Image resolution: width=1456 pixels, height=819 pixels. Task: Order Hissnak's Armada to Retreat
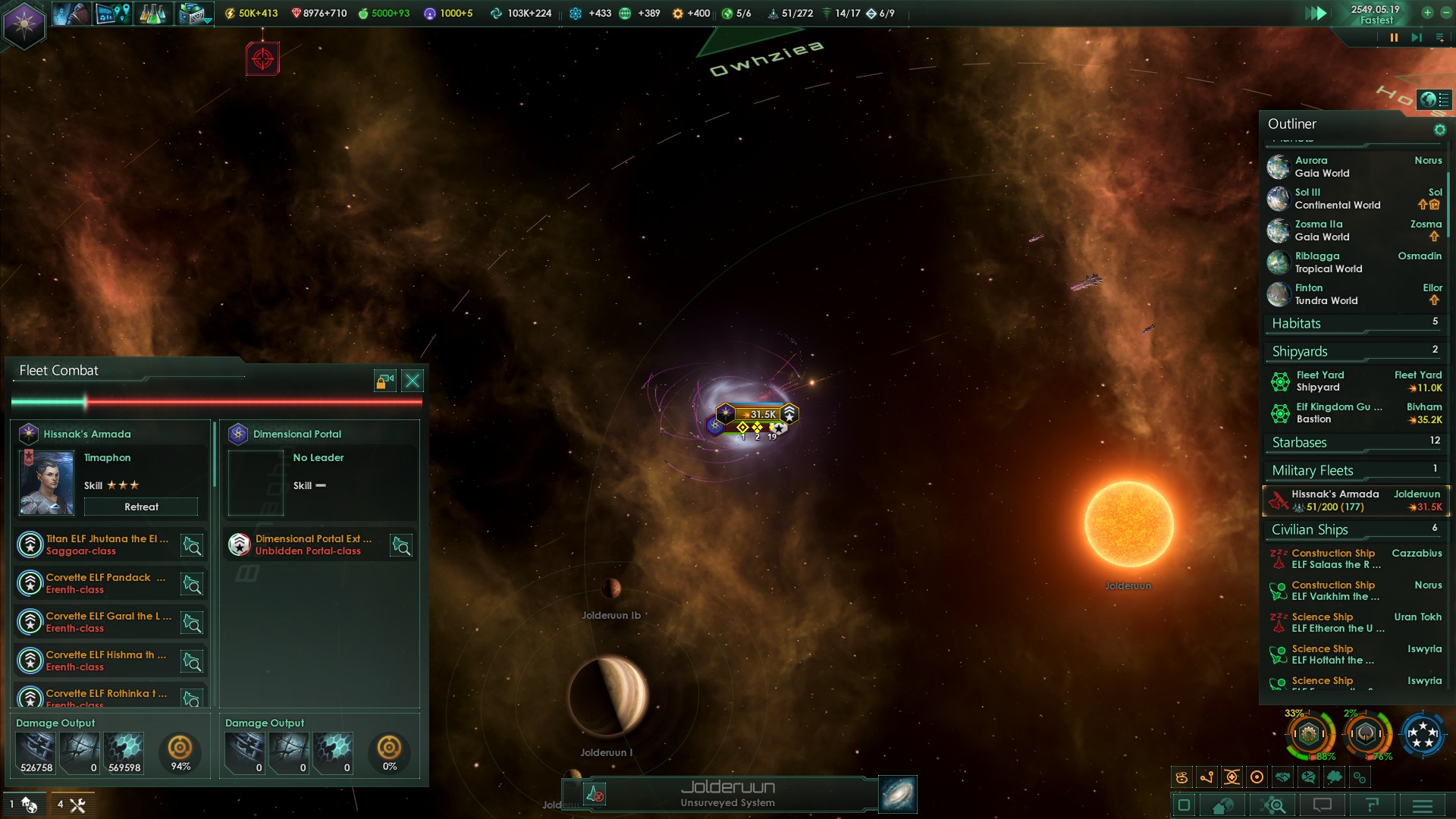[x=141, y=507]
